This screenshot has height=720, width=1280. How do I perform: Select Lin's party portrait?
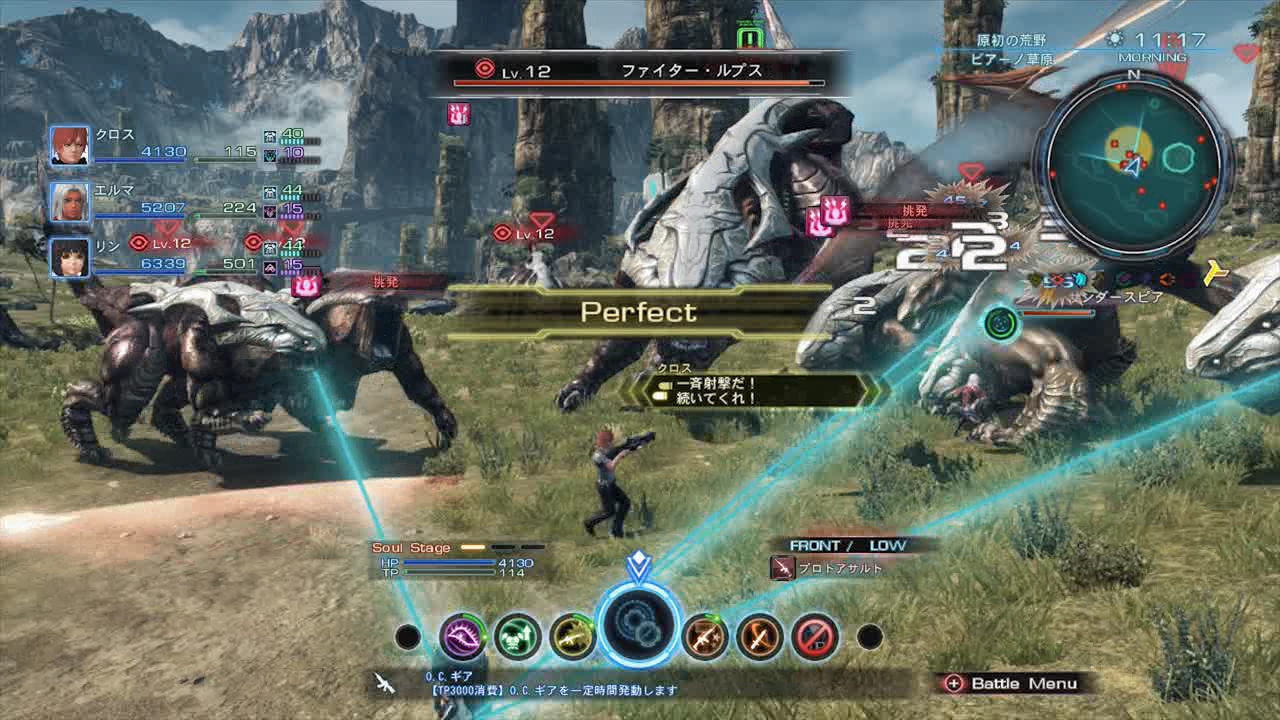(x=70, y=258)
